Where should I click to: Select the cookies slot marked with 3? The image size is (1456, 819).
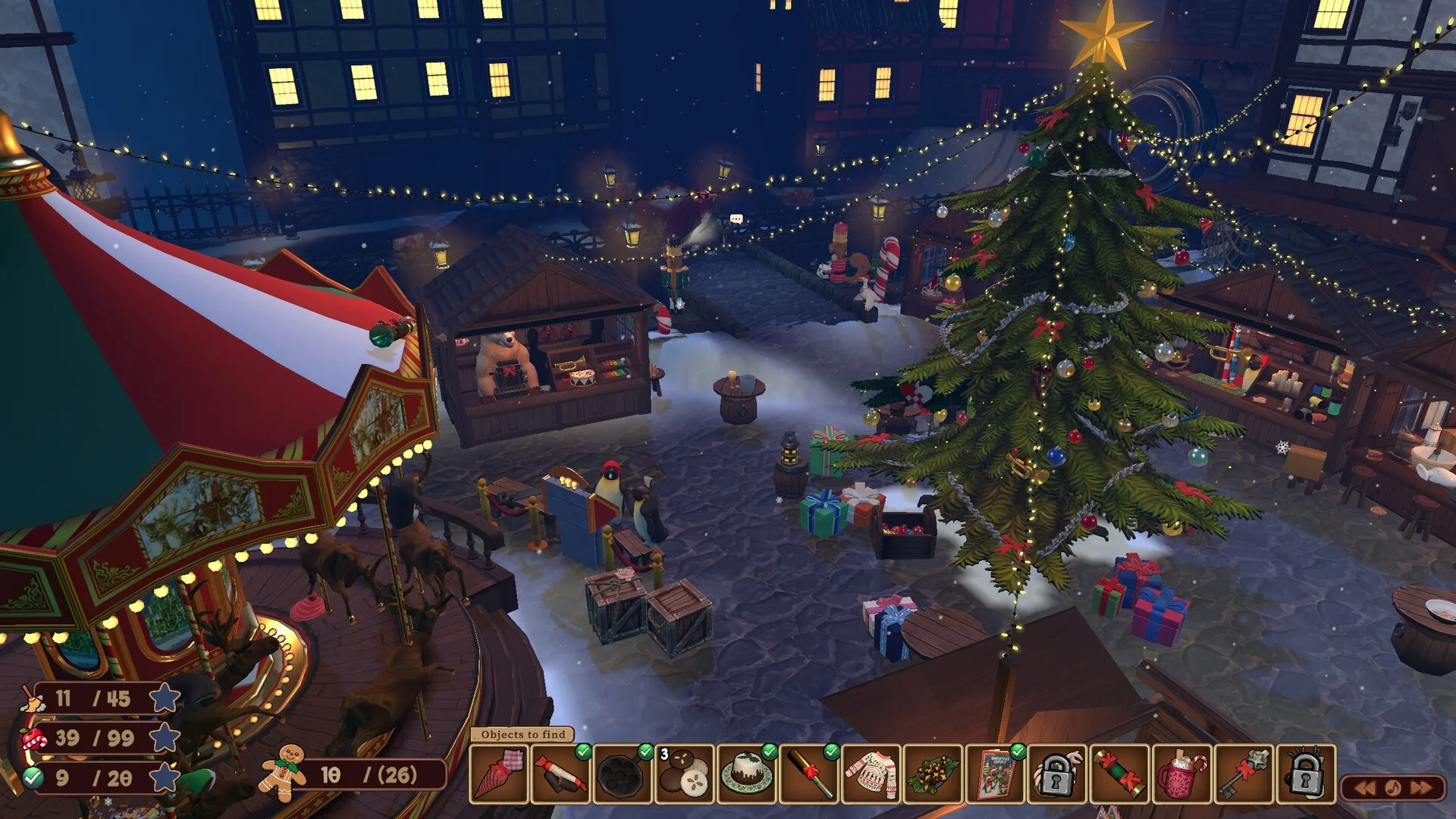pos(685,774)
